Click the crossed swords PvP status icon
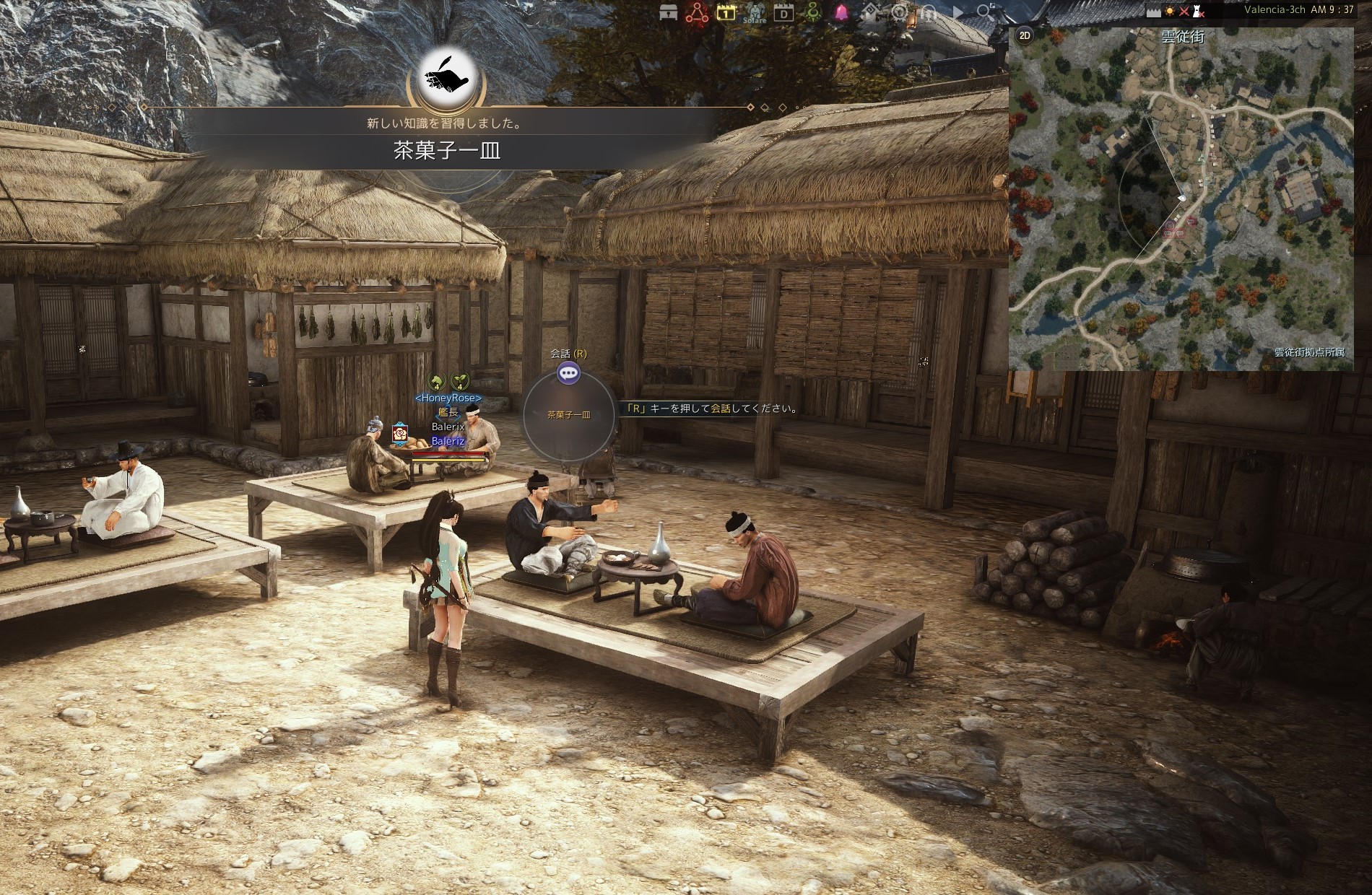This screenshot has width=1372, height=895. click(x=1184, y=12)
